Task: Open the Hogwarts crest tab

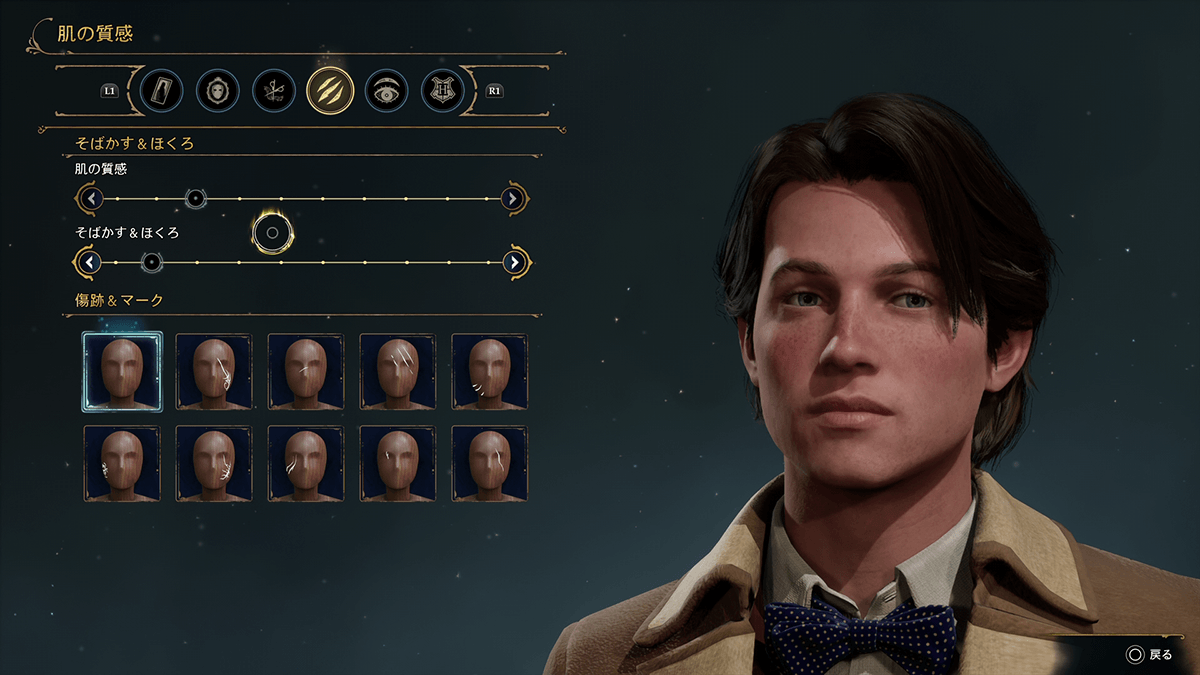Action: [x=442, y=90]
